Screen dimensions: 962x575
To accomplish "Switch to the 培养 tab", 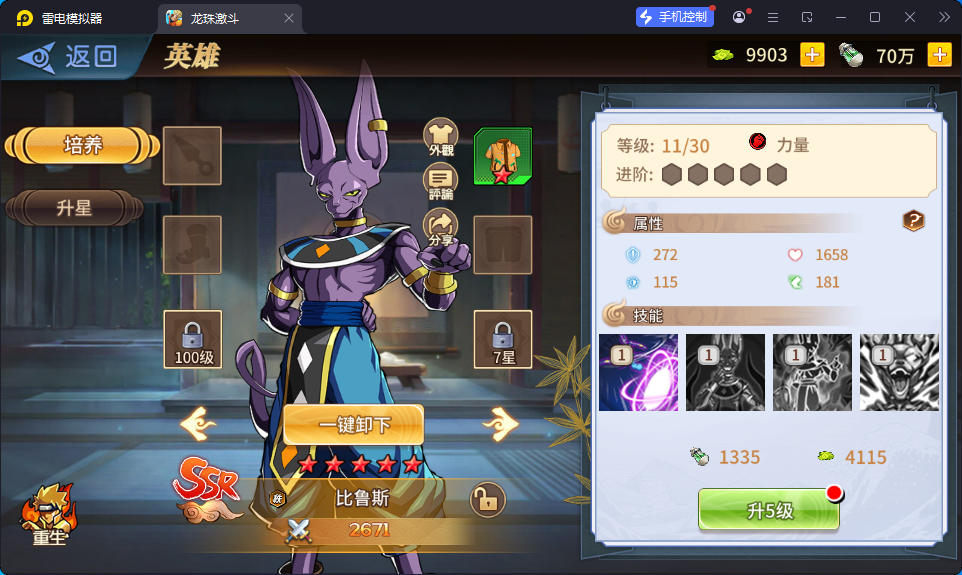I will tap(82, 145).
